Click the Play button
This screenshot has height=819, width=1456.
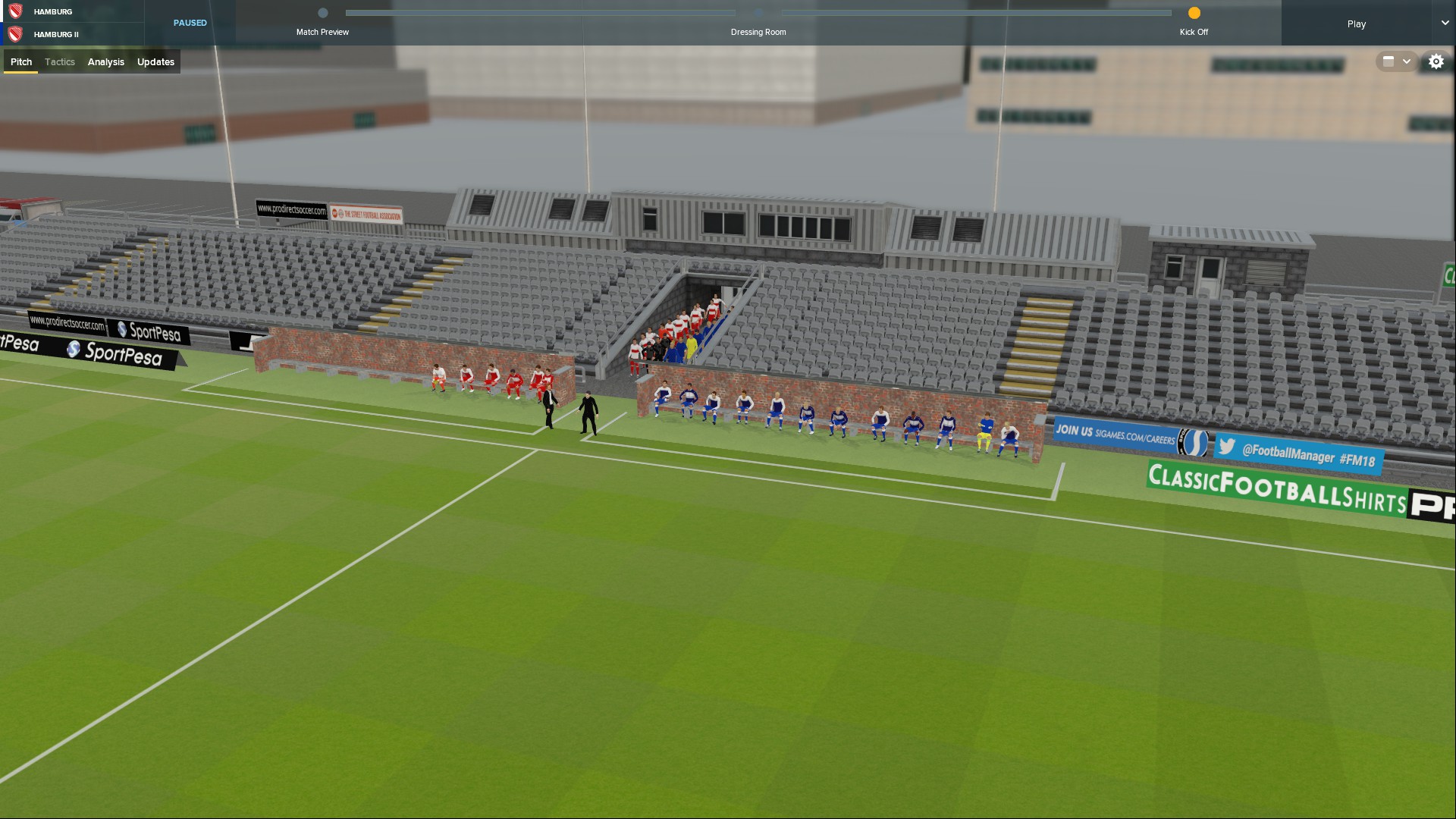[1356, 24]
